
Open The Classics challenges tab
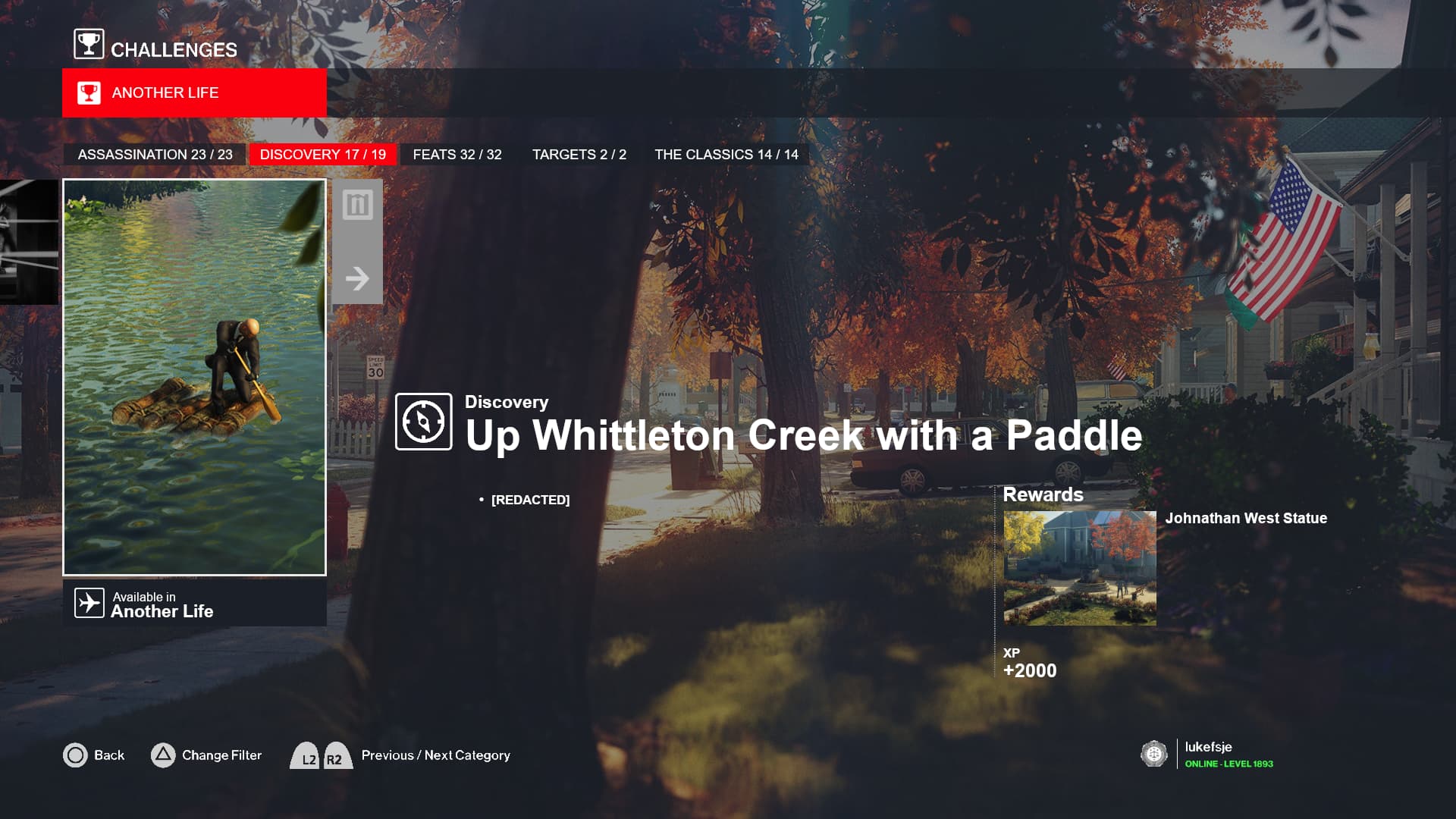coord(726,155)
